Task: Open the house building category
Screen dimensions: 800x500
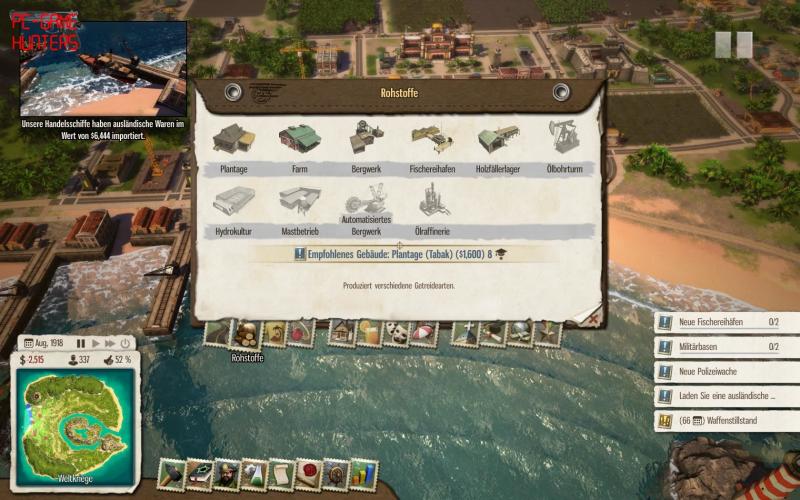Action: [343, 333]
